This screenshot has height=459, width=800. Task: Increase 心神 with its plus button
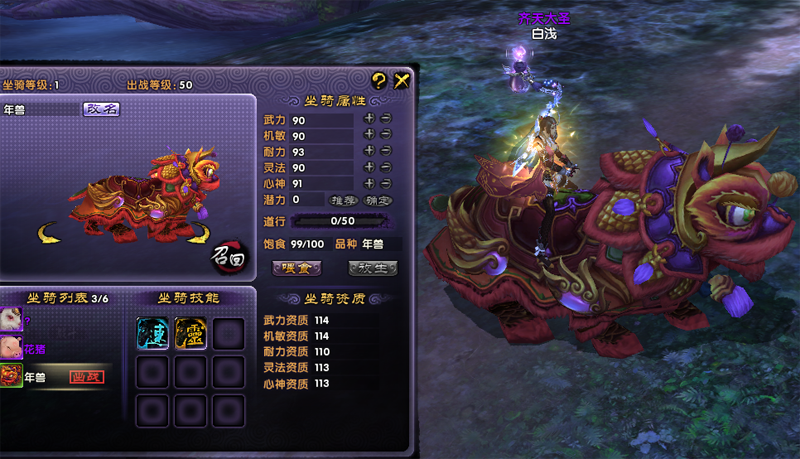pyautogui.click(x=369, y=183)
